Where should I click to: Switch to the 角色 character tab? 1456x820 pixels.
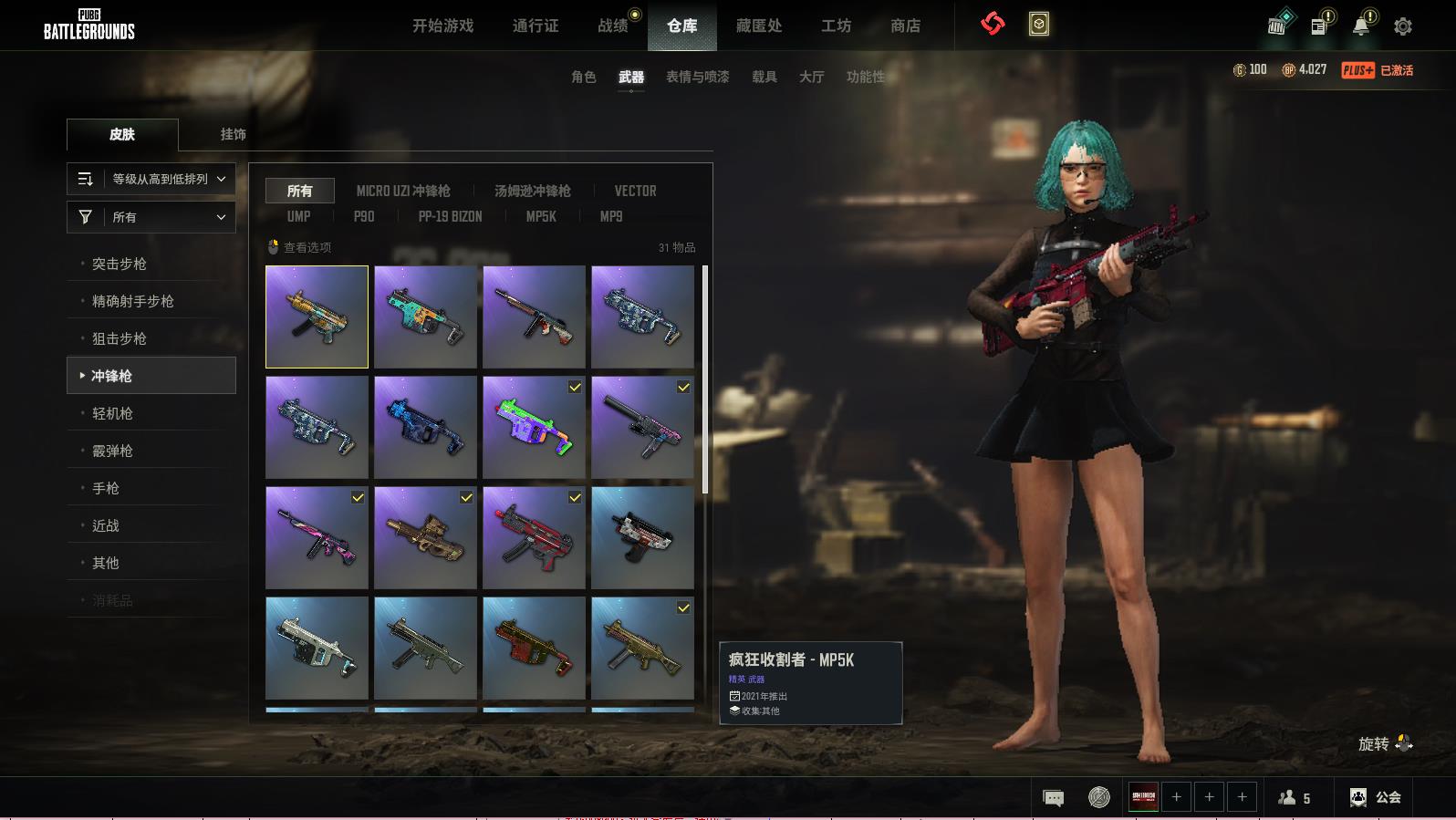583,77
